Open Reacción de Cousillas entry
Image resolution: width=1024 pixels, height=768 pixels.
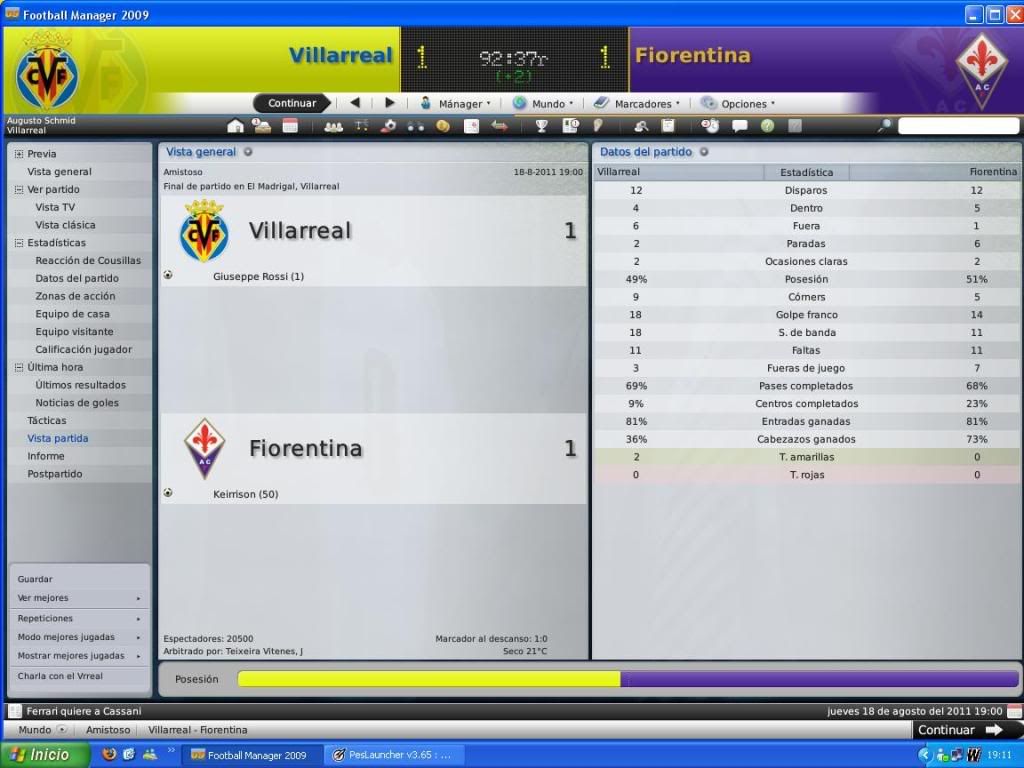click(x=88, y=260)
